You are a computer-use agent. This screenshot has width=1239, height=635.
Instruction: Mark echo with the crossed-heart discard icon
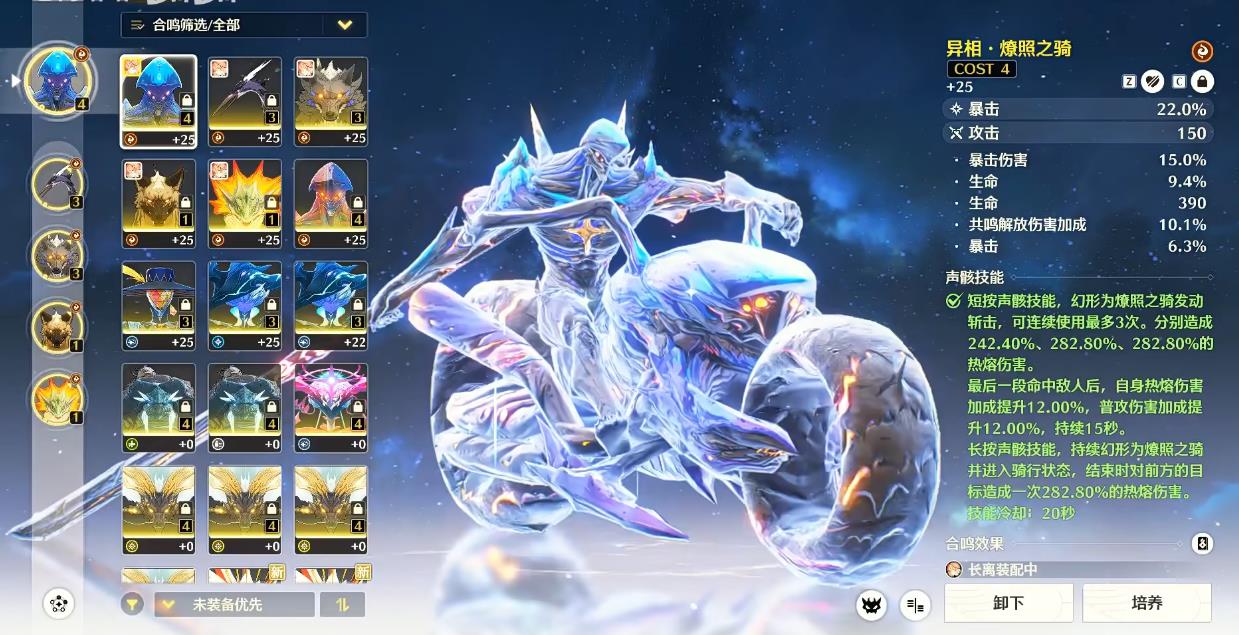pyautogui.click(x=1153, y=82)
